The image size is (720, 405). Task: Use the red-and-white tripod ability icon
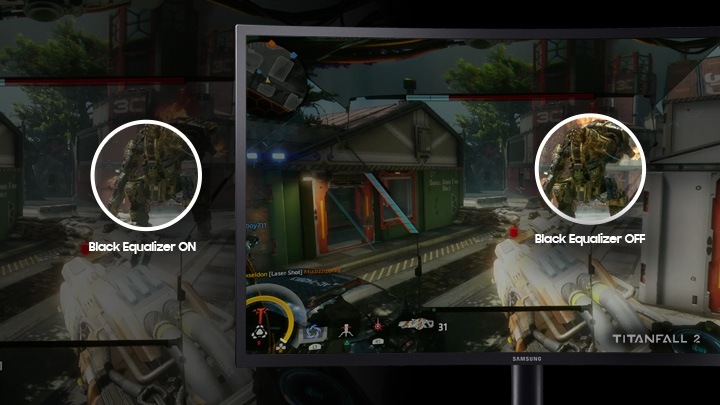coord(346,327)
